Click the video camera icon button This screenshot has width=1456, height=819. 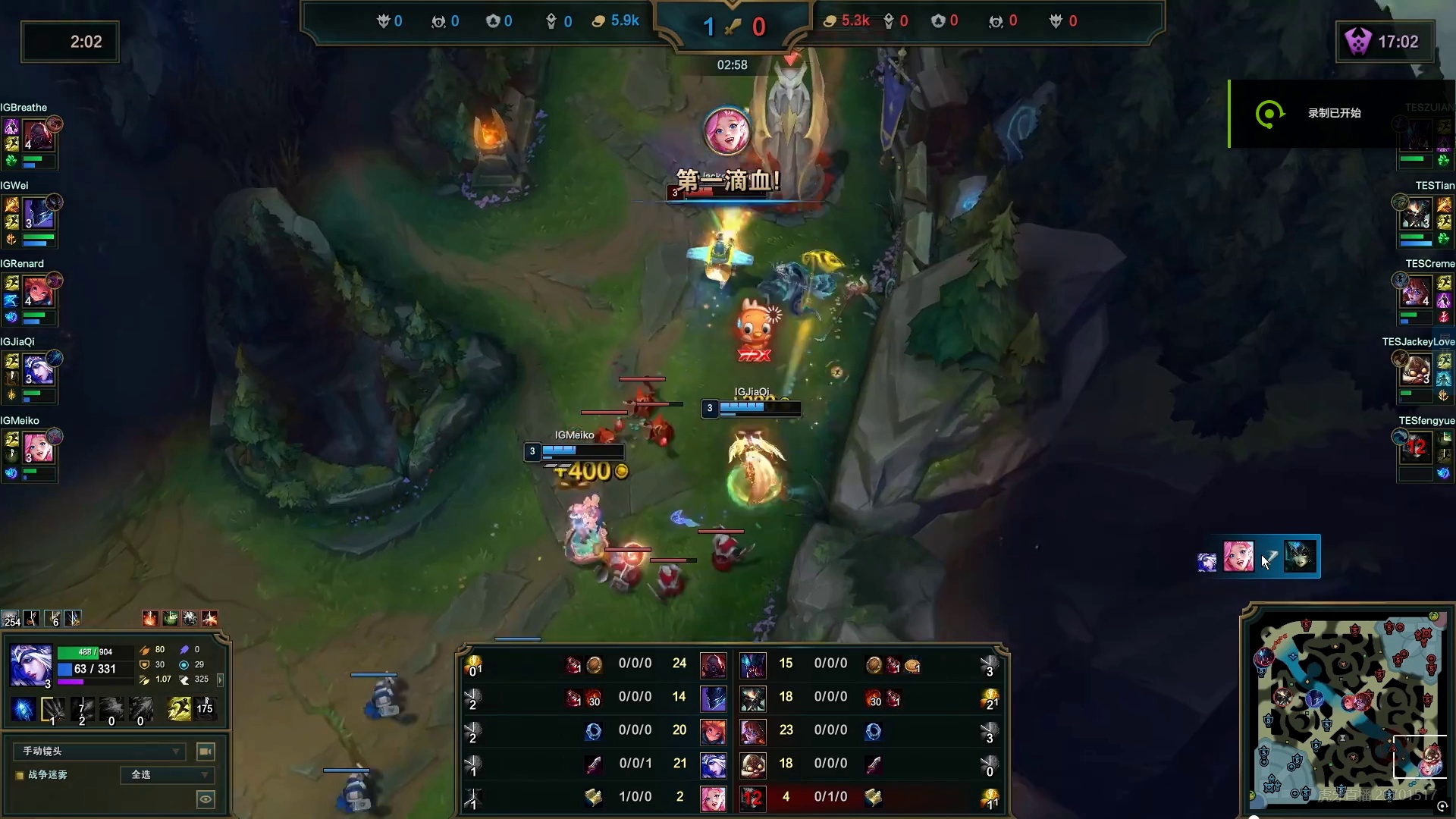(x=206, y=752)
